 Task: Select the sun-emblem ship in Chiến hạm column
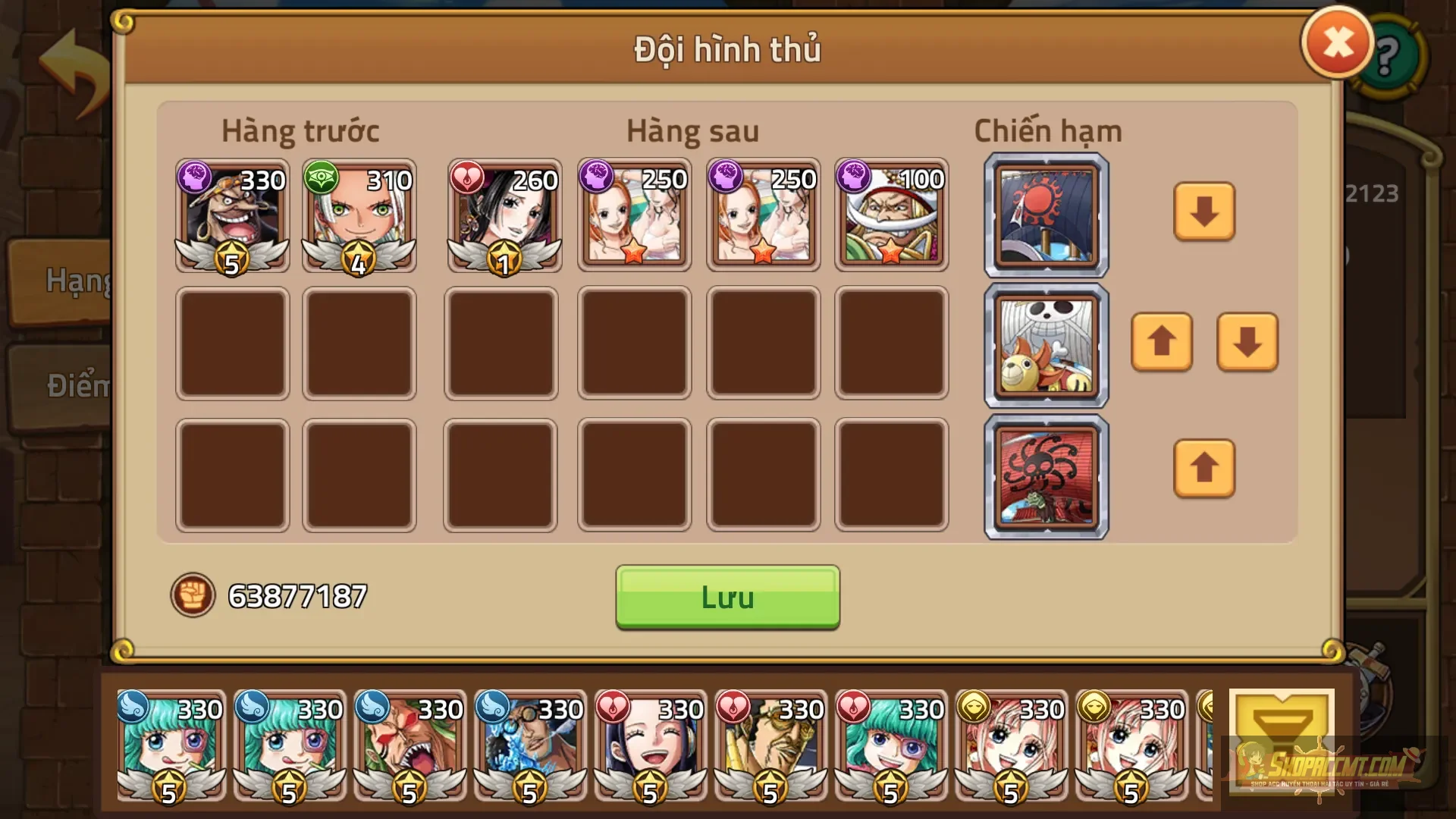tap(1045, 215)
